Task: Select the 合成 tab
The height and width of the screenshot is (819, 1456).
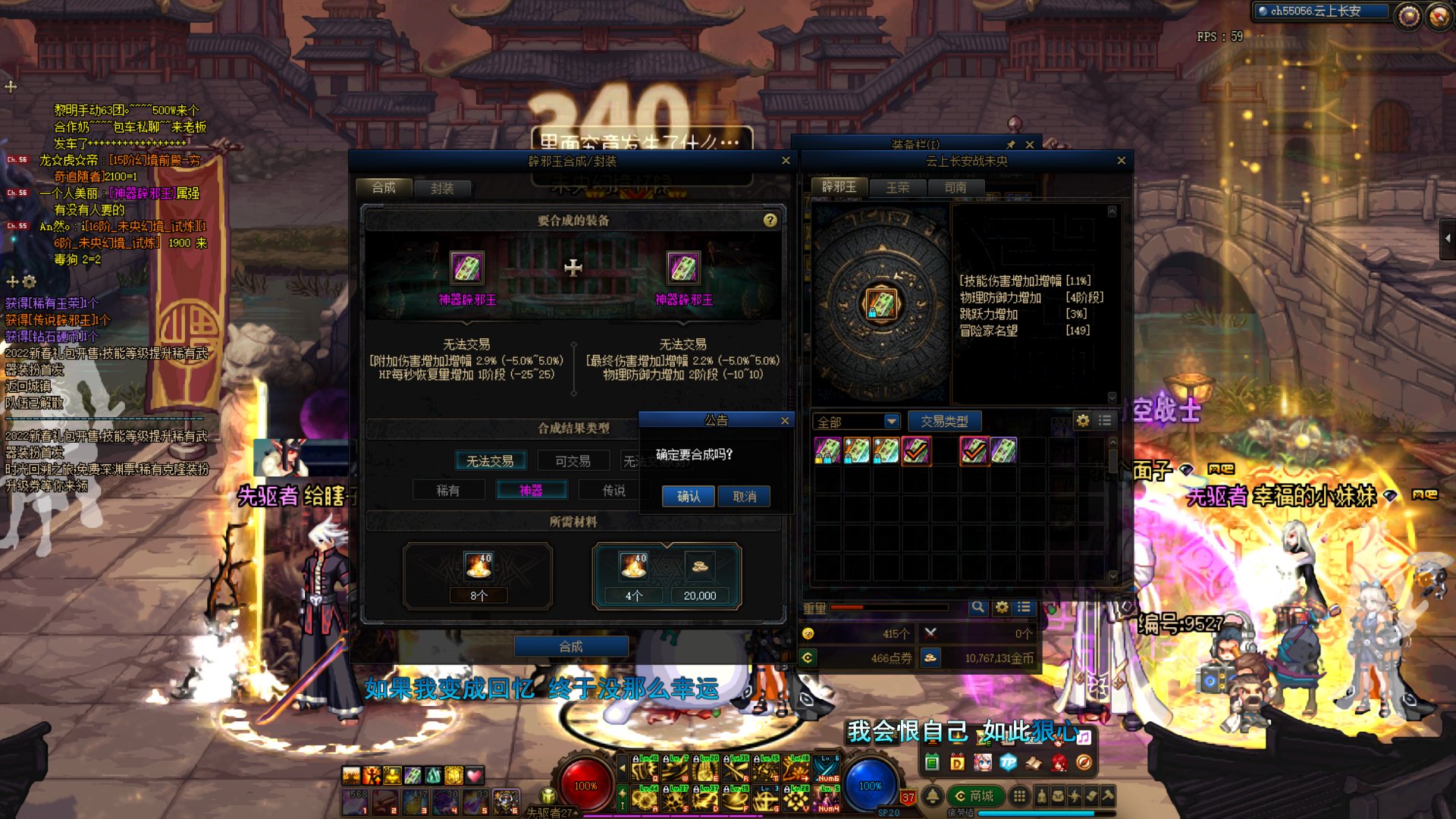Action: click(x=384, y=187)
